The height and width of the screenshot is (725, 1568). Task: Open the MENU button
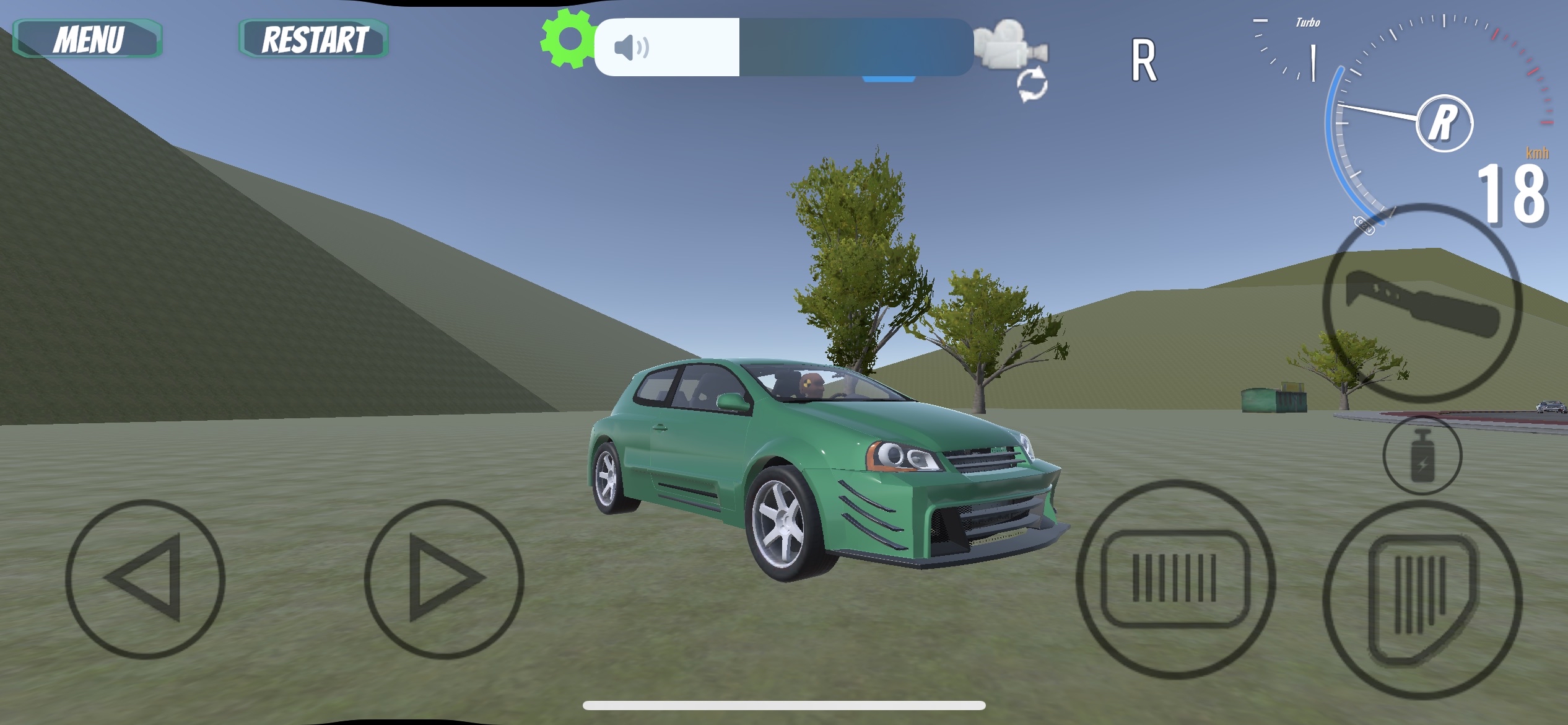(x=87, y=39)
